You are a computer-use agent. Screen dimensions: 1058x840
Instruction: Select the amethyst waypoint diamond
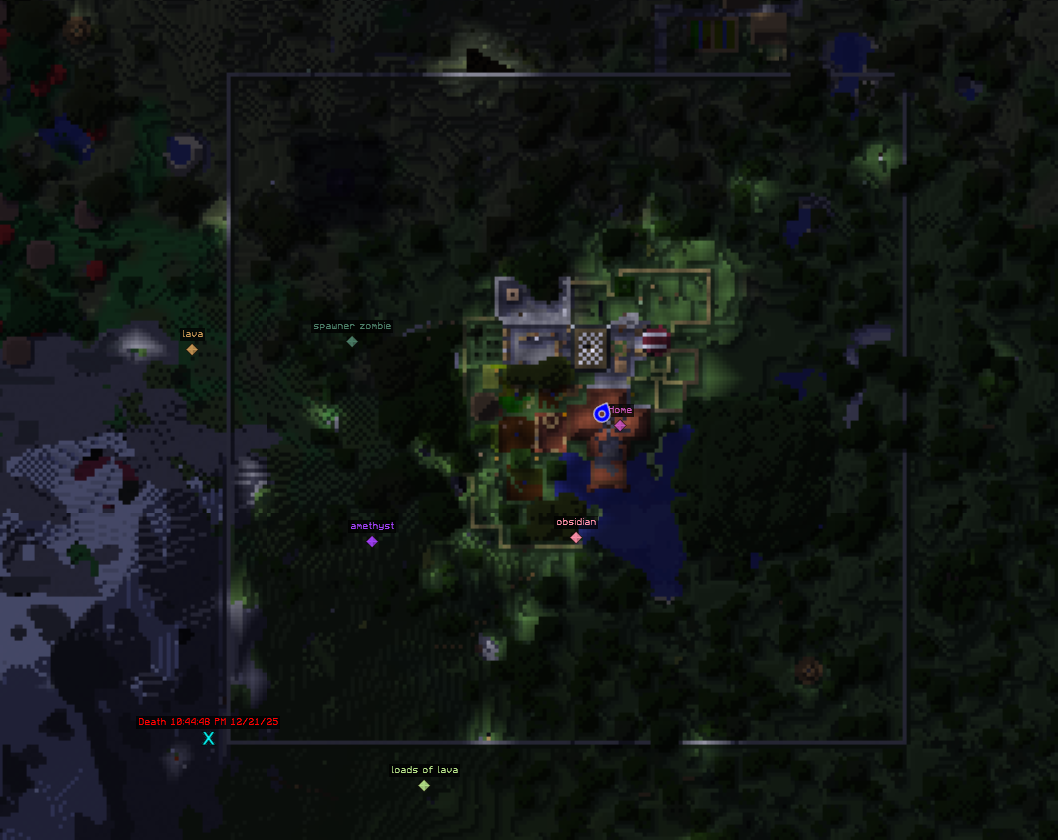pos(372,541)
